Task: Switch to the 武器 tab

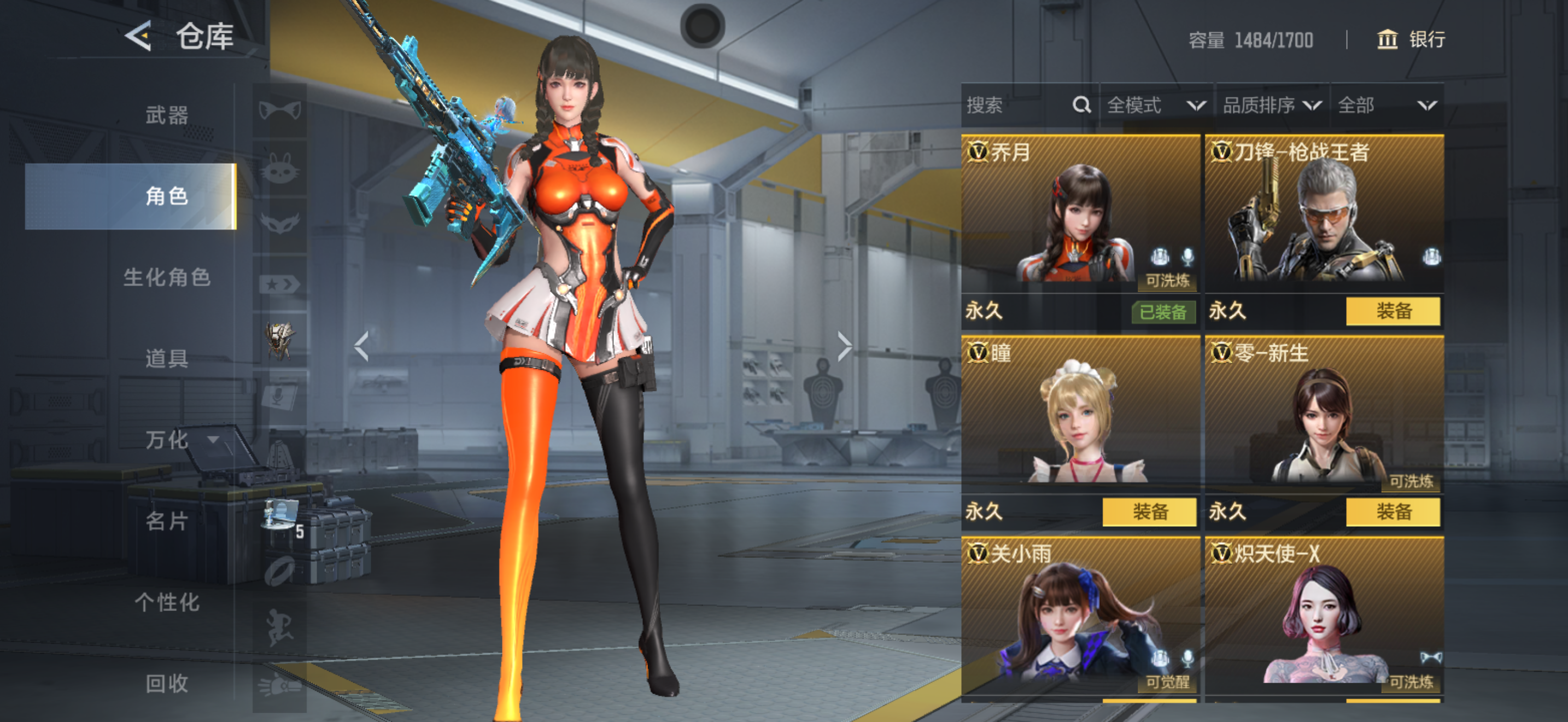Action: (x=166, y=115)
